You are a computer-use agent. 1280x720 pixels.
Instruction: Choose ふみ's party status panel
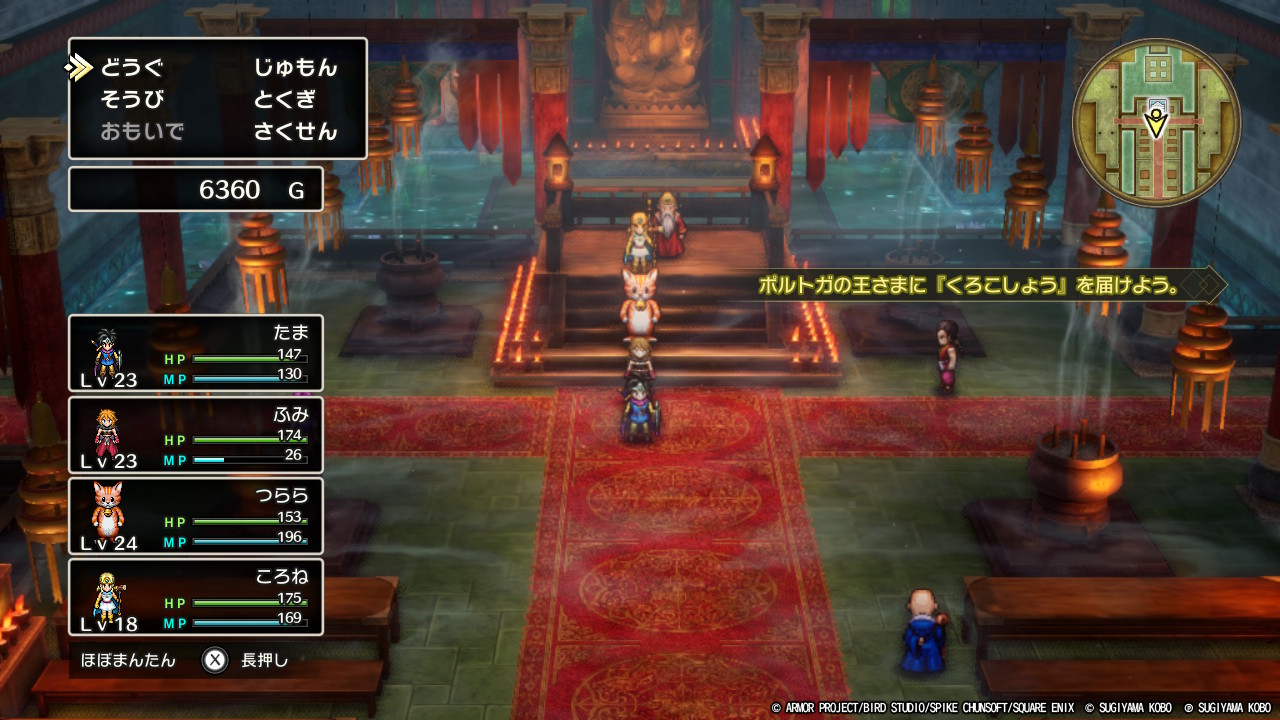coord(196,435)
